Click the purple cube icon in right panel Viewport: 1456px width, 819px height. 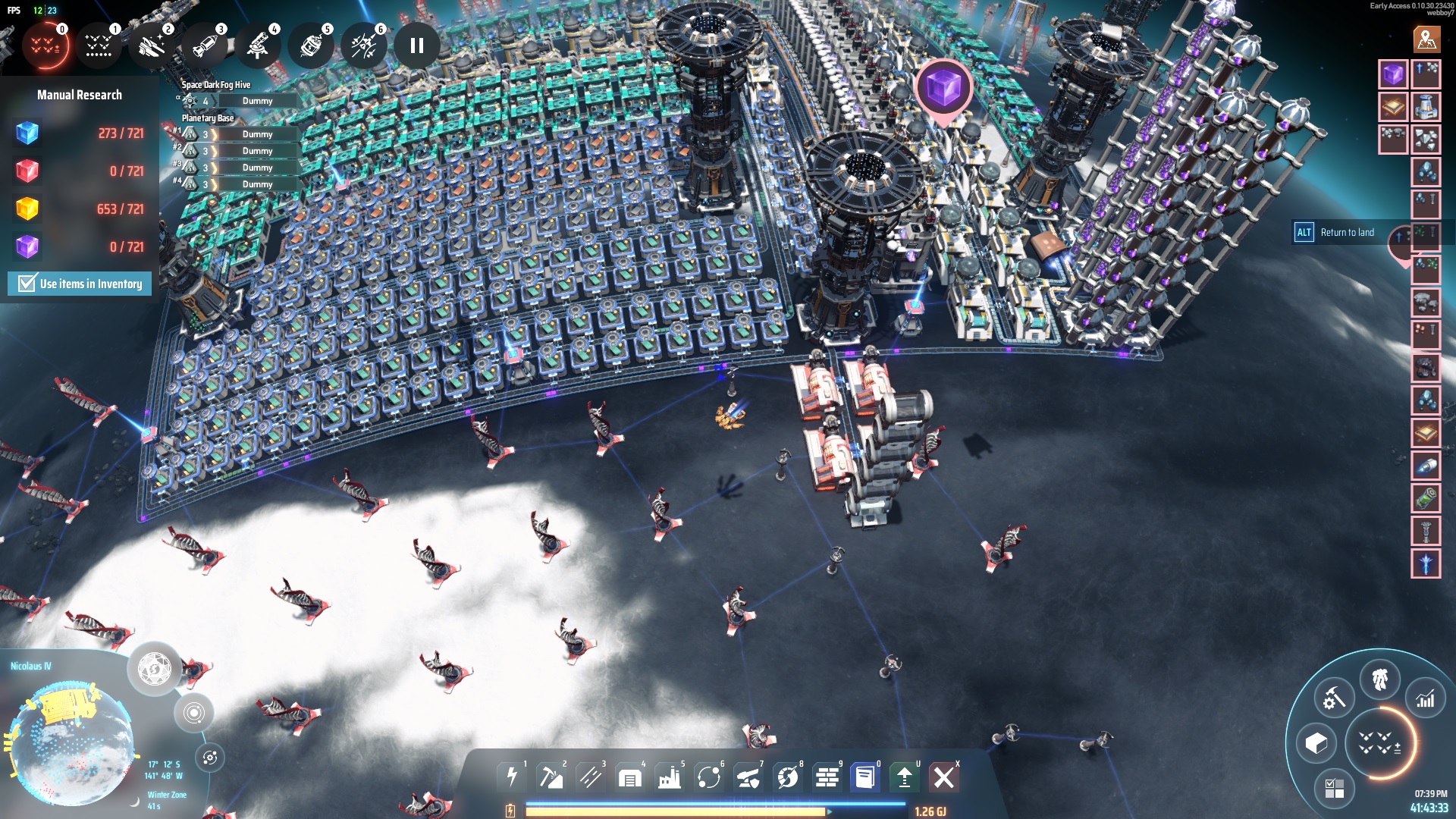(1392, 74)
